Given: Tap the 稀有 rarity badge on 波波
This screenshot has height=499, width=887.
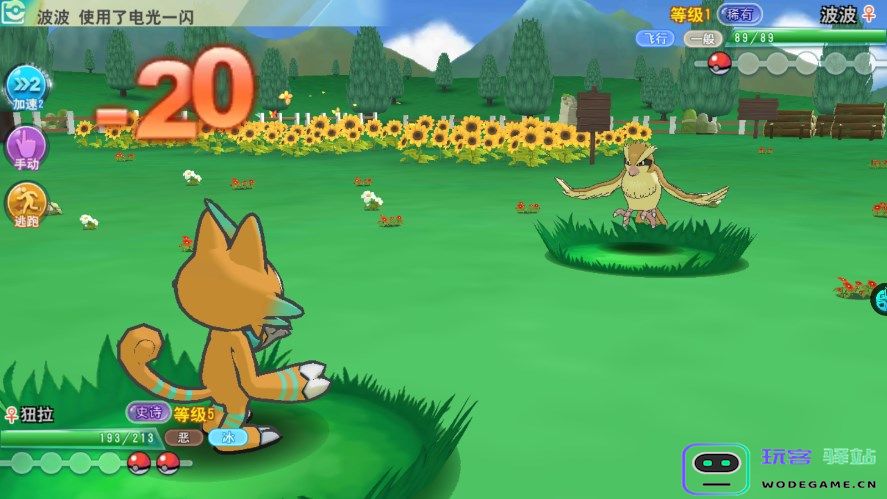Looking at the screenshot, I should 740,14.
